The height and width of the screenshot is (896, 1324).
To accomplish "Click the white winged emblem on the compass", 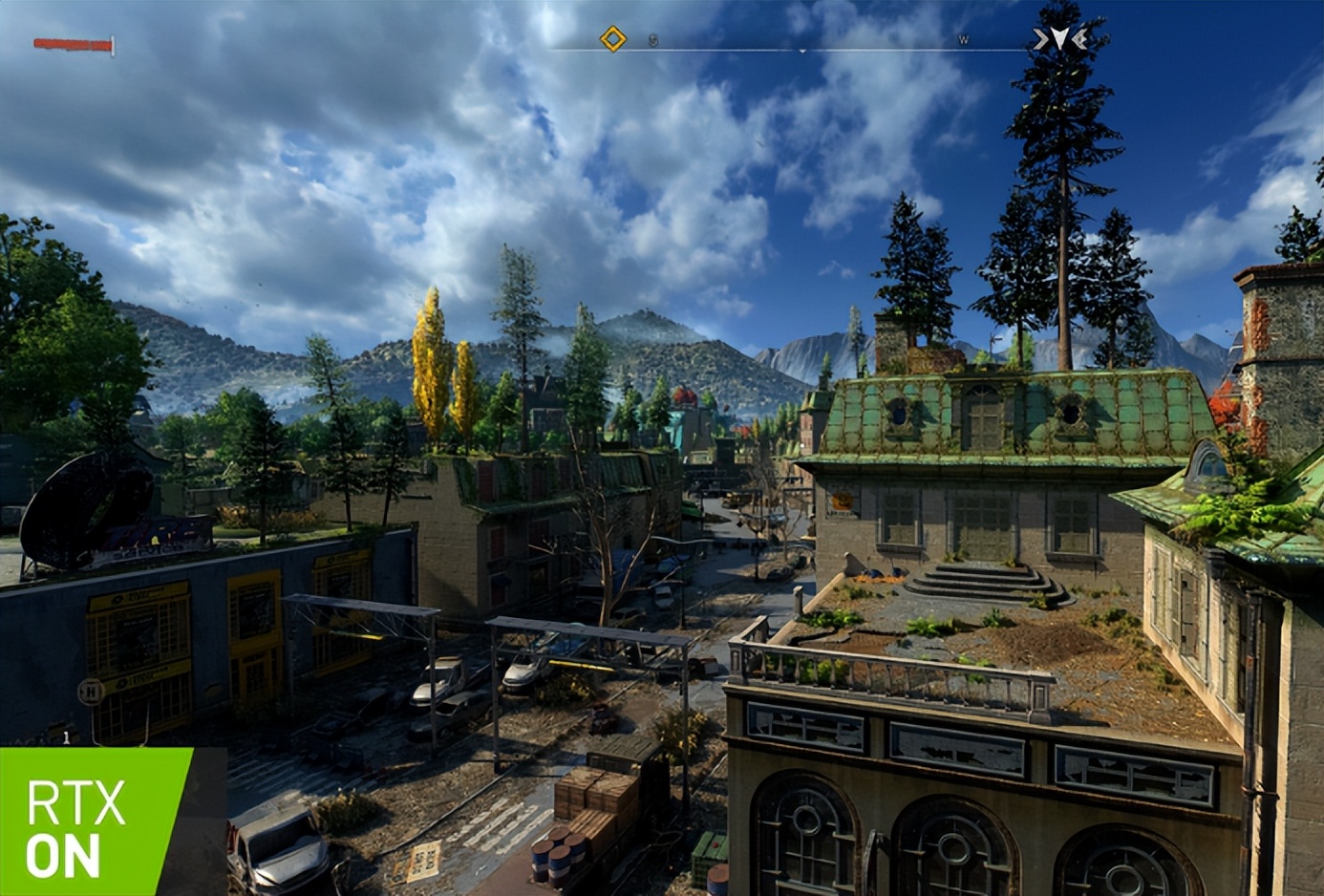I will click(x=1059, y=39).
